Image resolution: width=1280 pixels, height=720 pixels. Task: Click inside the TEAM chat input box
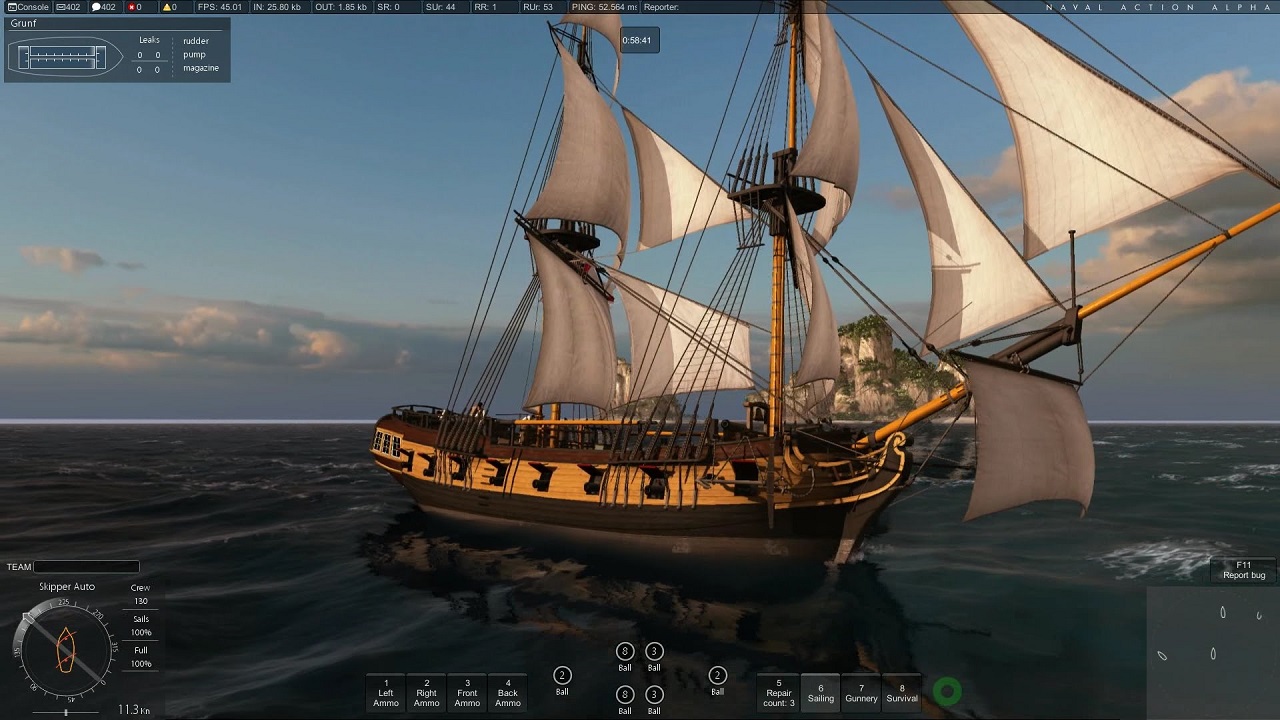[x=86, y=567]
